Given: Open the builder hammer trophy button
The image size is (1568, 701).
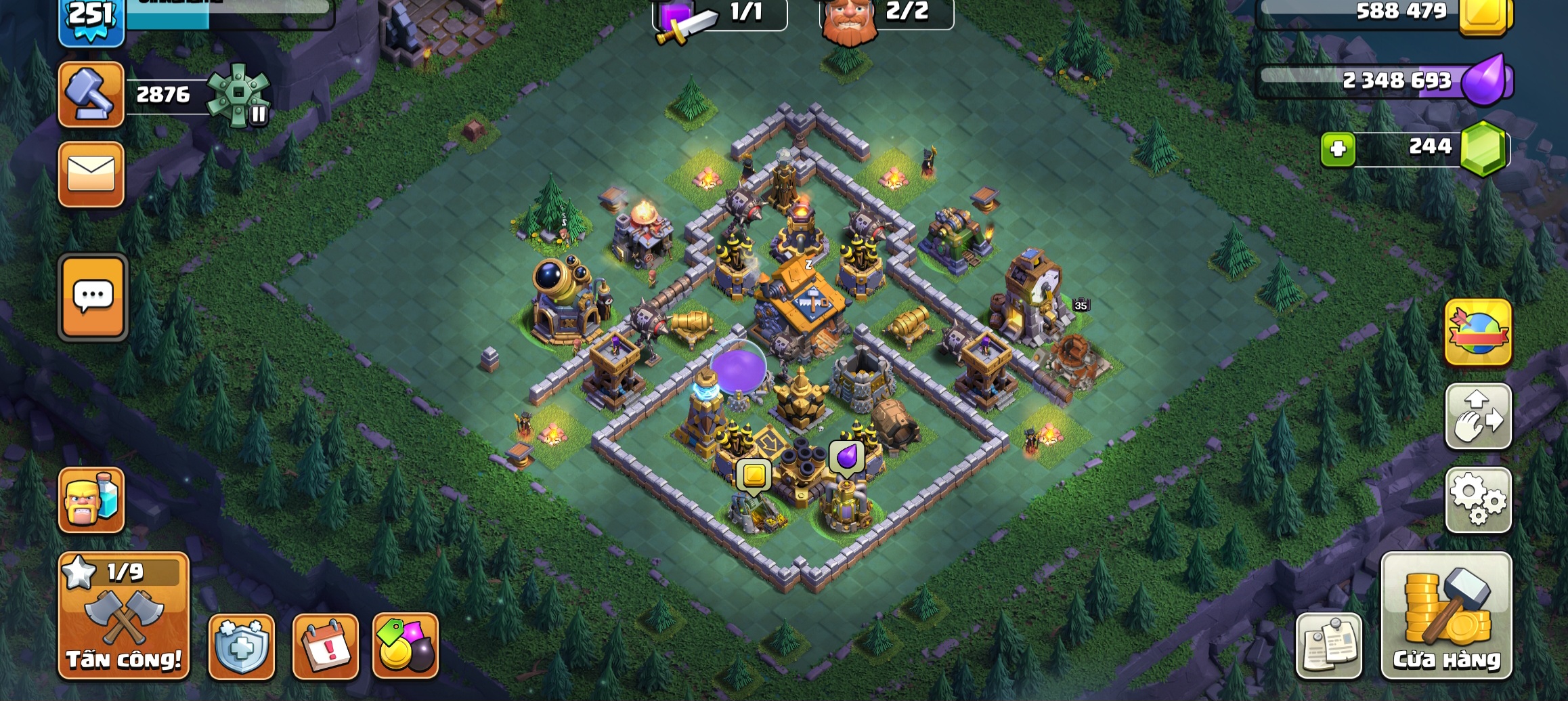Looking at the screenshot, I should [91, 95].
